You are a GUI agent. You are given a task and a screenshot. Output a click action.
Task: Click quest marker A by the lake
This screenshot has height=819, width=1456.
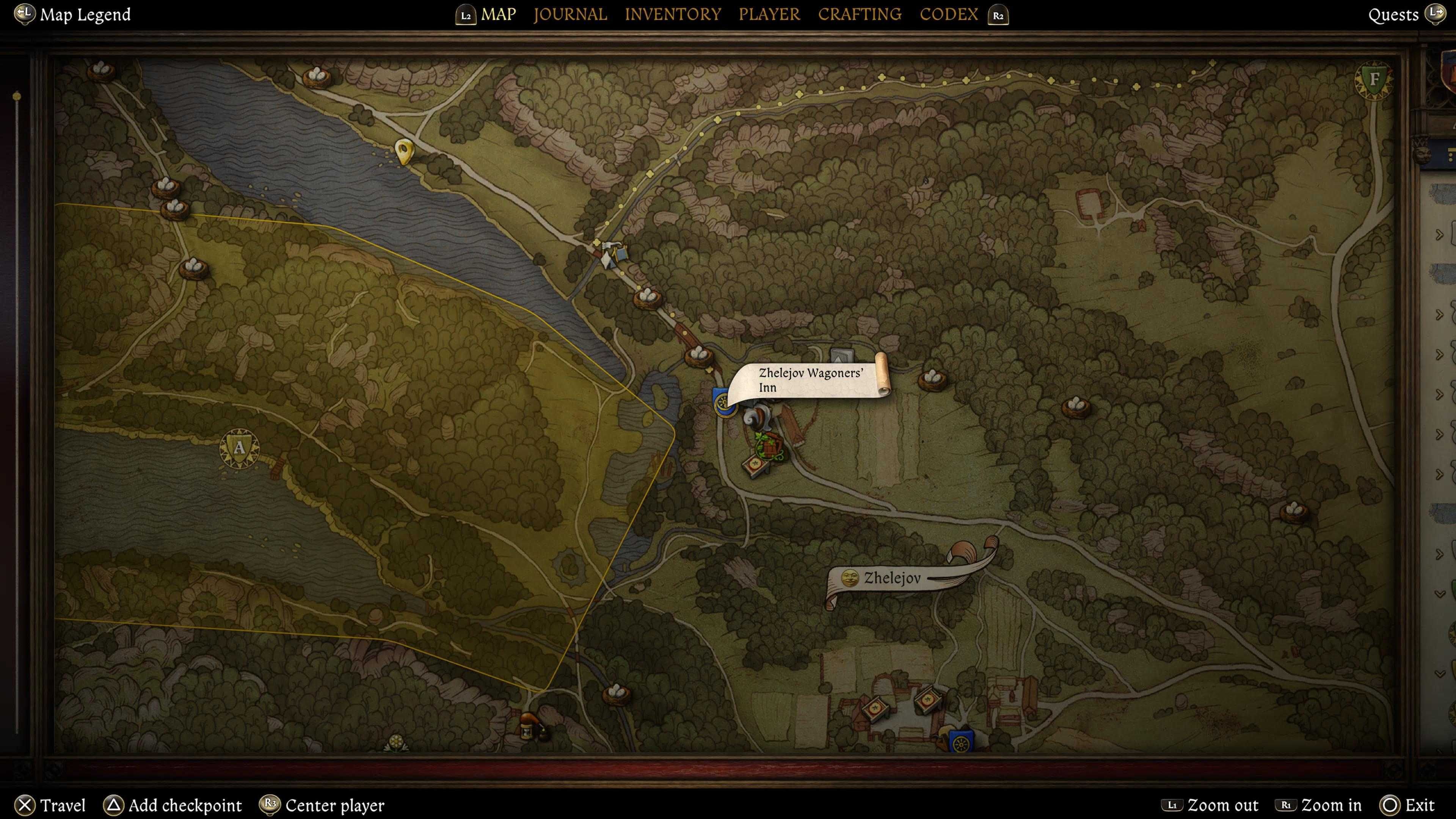[239, 448]
